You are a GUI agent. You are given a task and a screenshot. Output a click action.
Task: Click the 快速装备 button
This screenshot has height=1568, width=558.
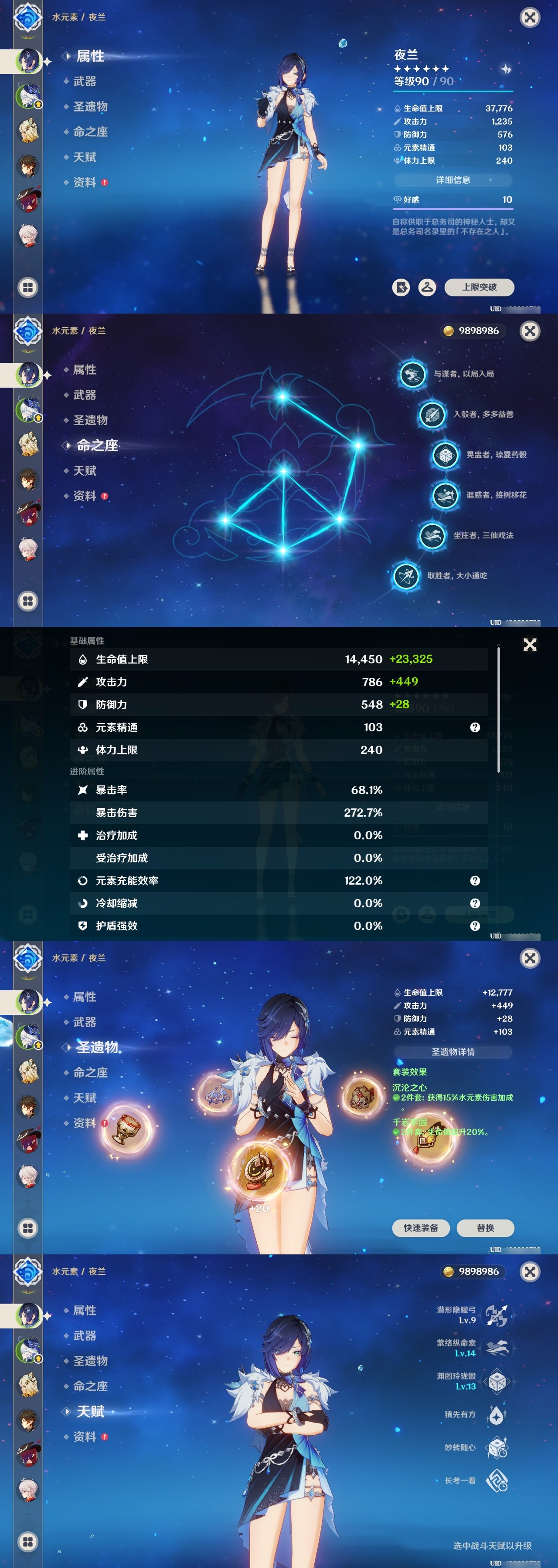tap(422, 1228)
